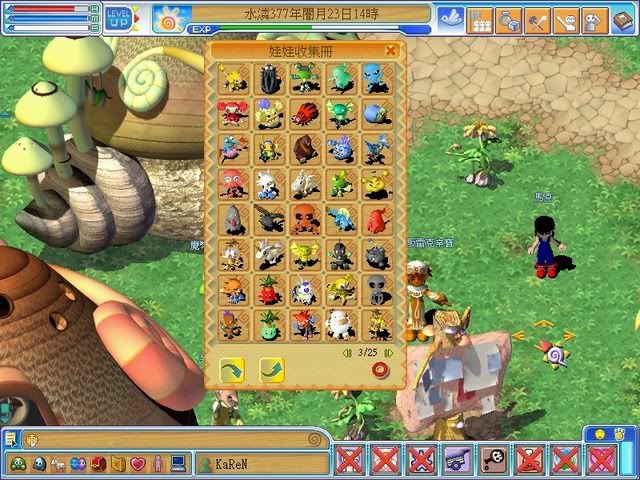The width and height of the screenshot is (640, 480).
Task: Click the open book icon in bottom bar
Action: point(118,464)
